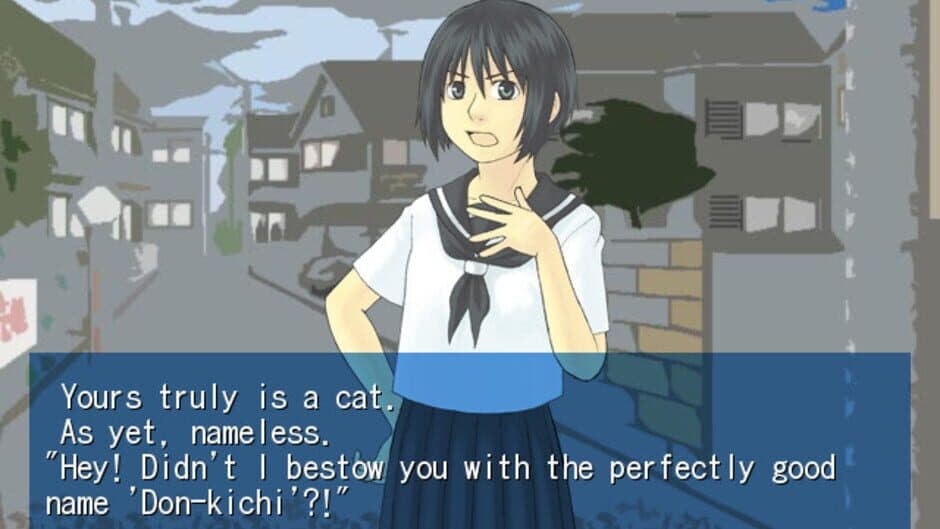
Task: Click the blue dialogue box to continue
Action: point(470,440)
